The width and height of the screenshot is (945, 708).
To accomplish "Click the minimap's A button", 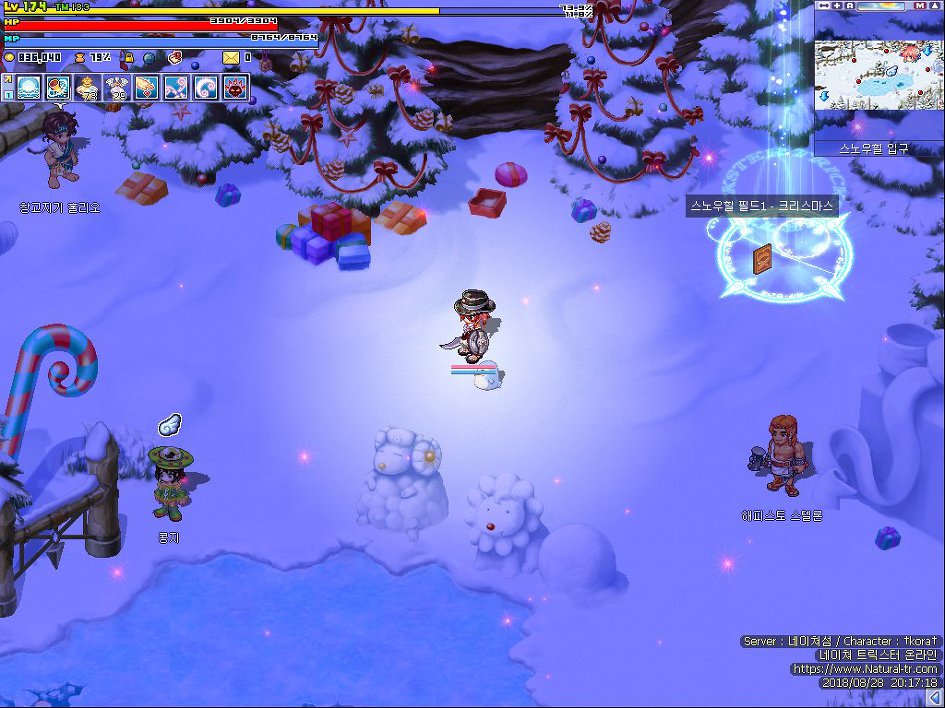I will click(849, 6).
